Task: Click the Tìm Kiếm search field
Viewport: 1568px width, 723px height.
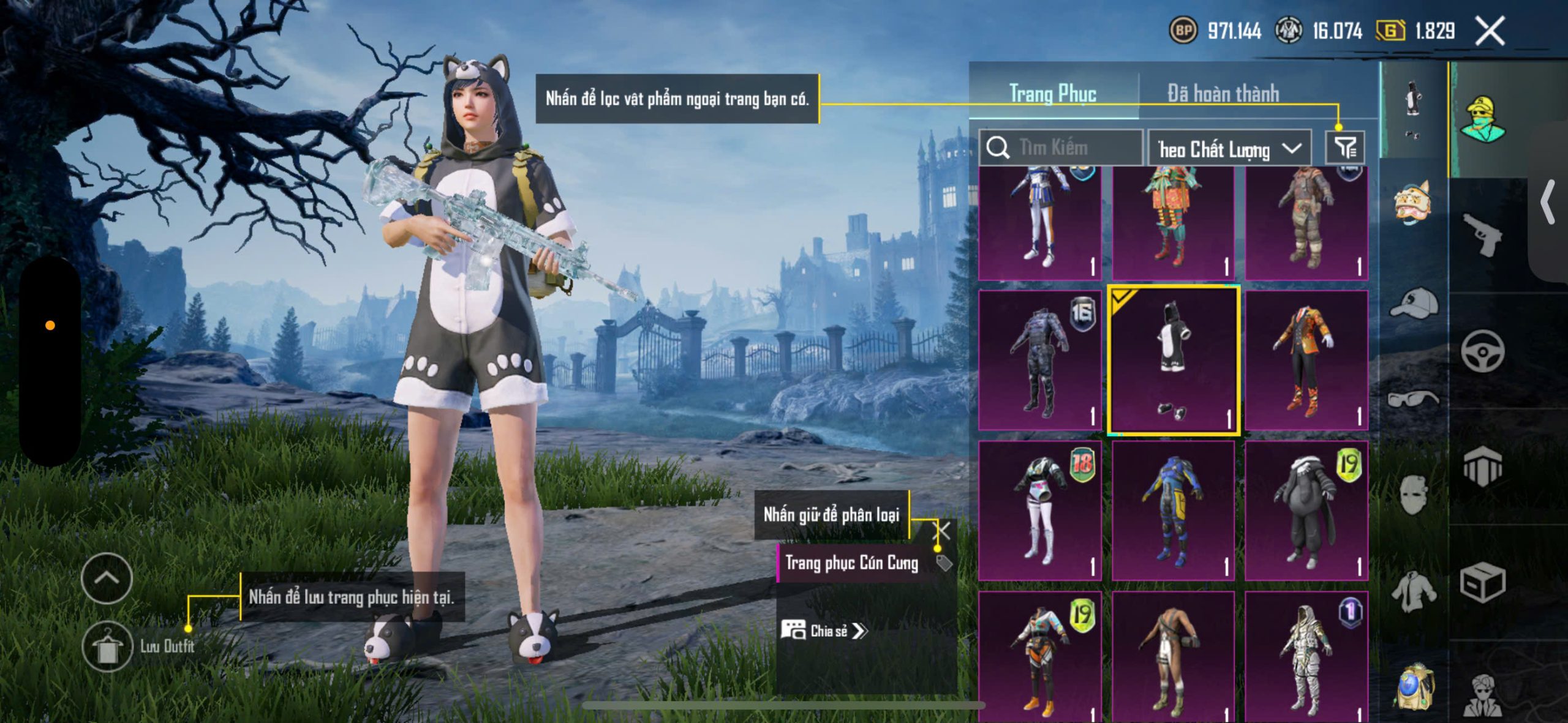Action: [x=1061, y=148]
